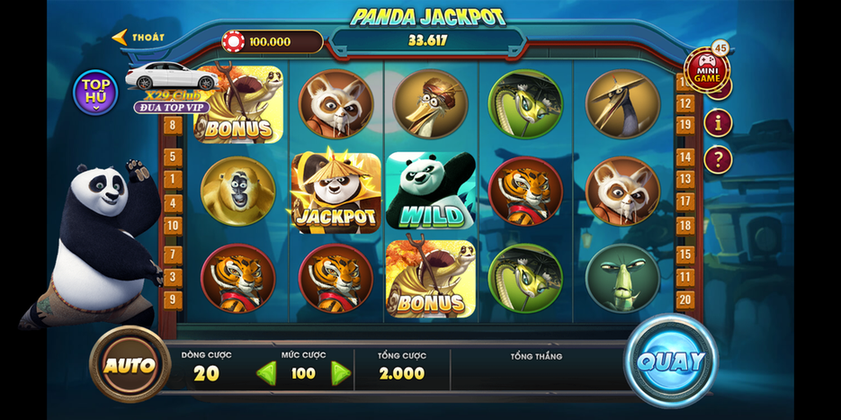Open the Đua Top VIP car banner
Viewport: 841px width, 420px height.
164,87
